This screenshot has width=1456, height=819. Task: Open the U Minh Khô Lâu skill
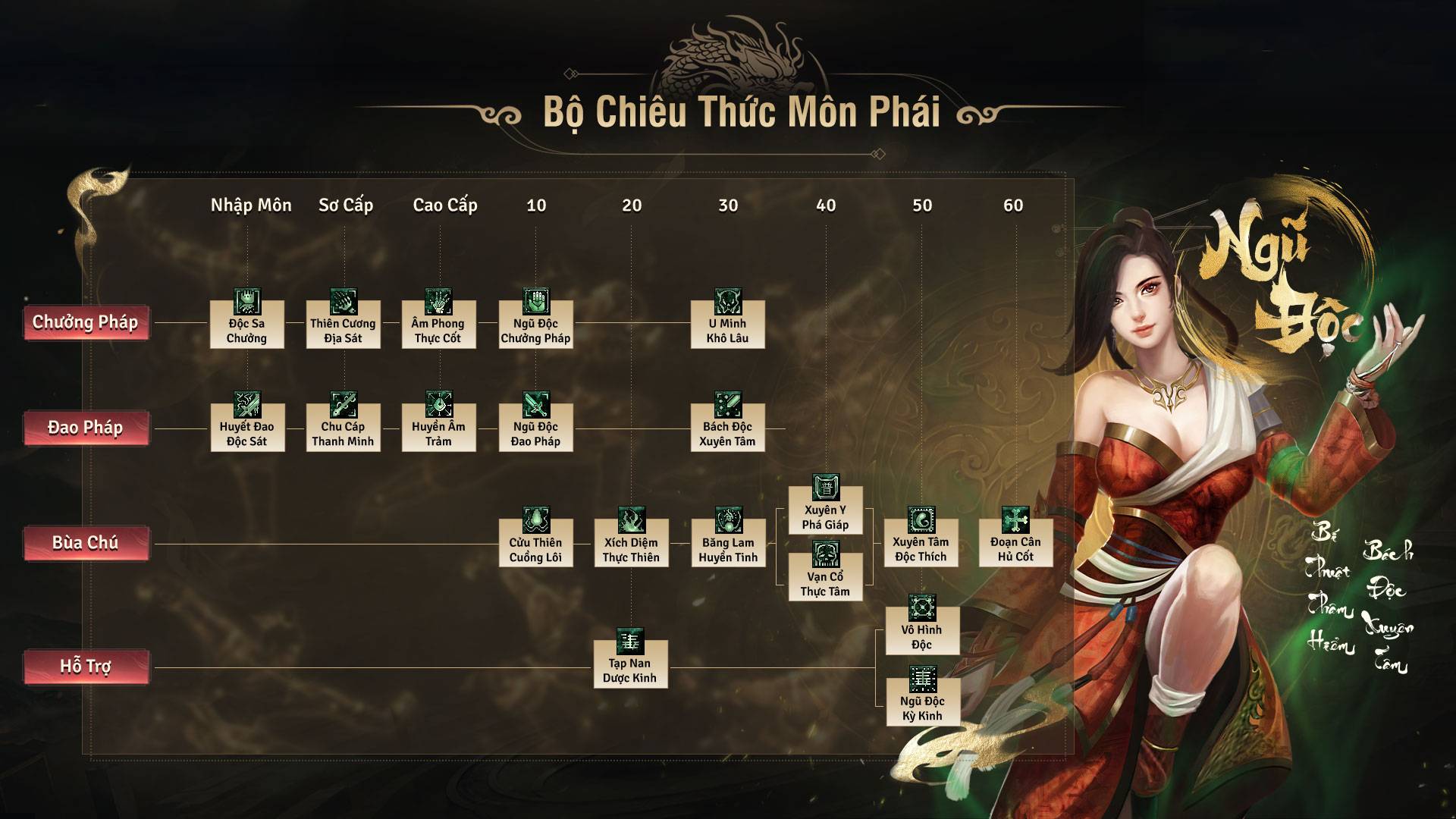coord(727,323)
